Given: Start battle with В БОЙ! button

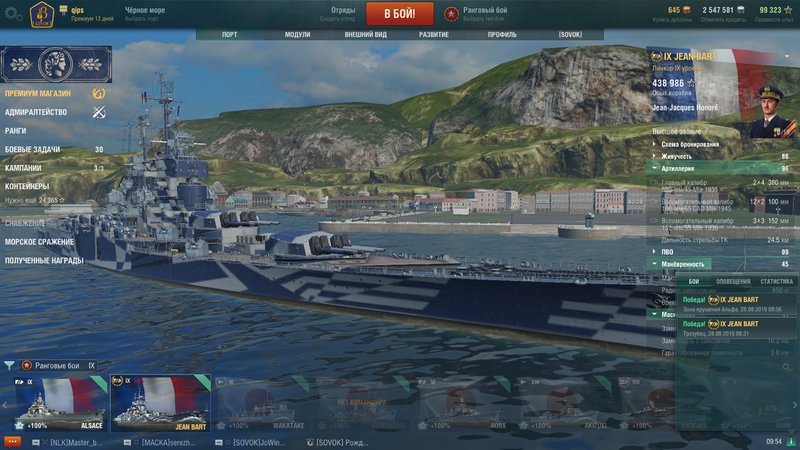Looking at the screenshot, I should point(399,14).
